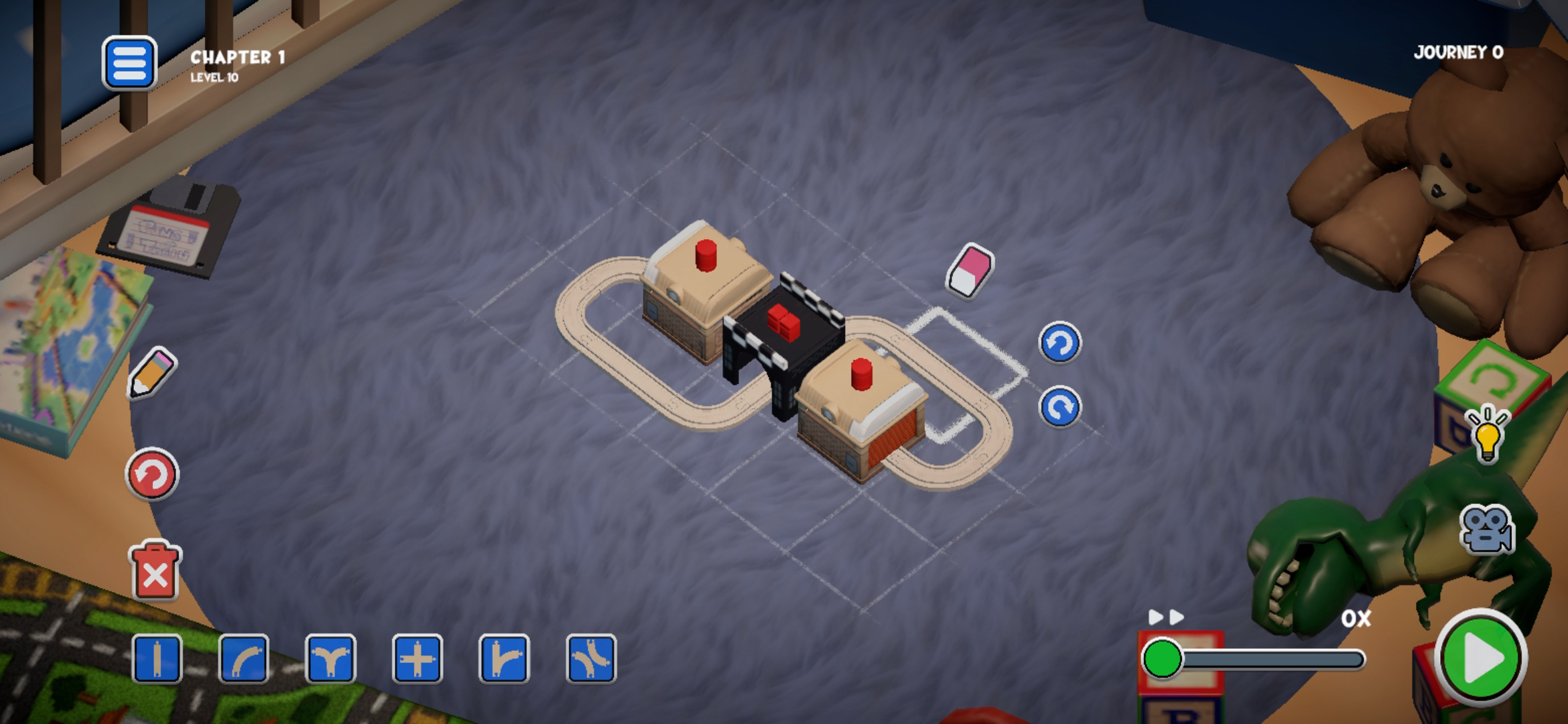
Task: Toggle the camera view icon
Action: coord(1487,530)
